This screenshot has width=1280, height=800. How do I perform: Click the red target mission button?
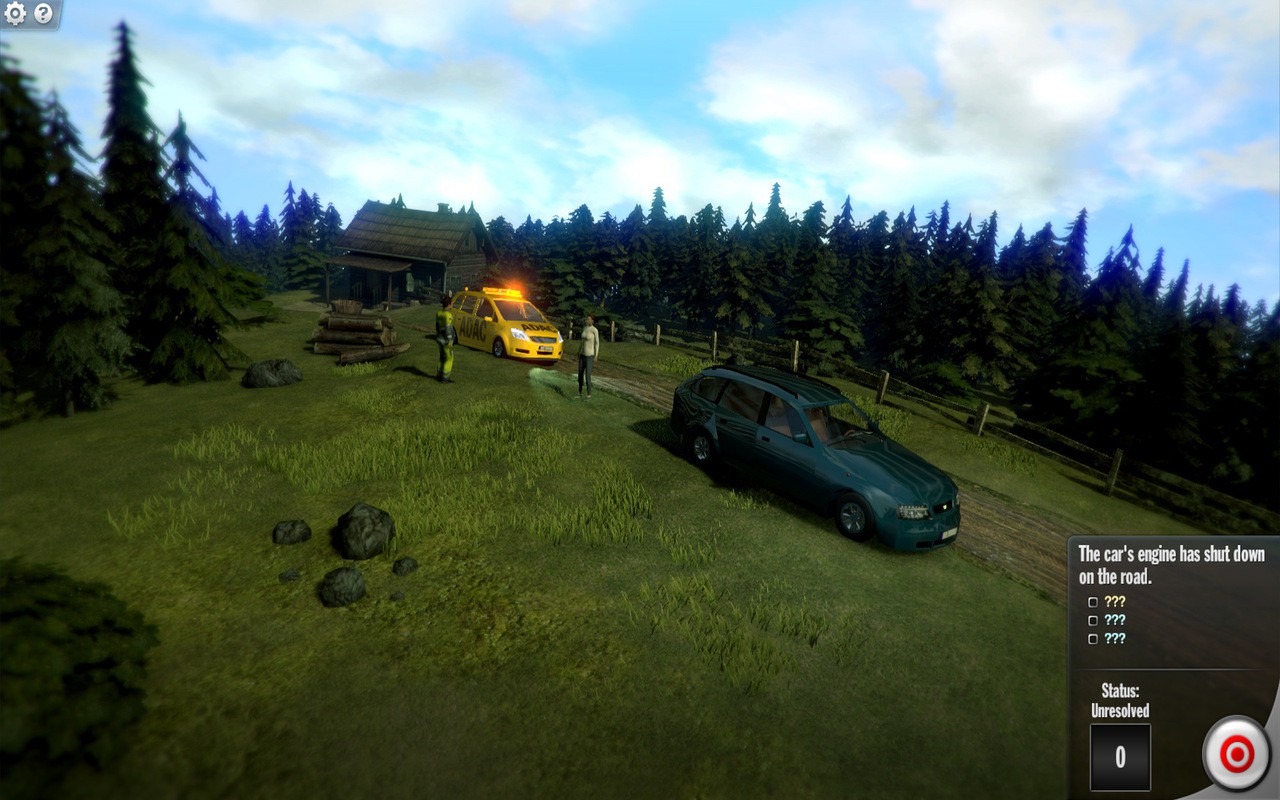1237,753
